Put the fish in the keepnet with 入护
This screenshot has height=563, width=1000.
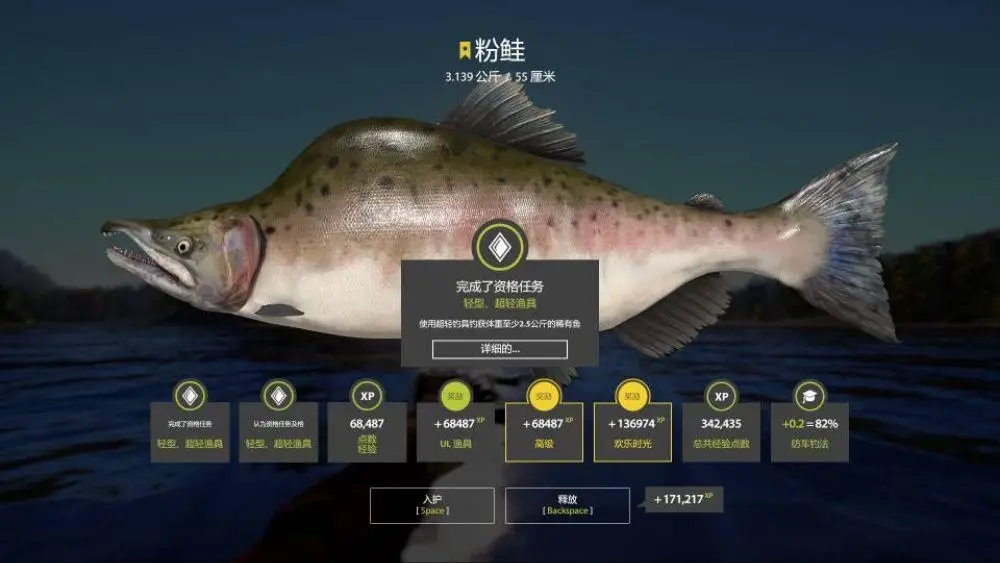point(432,505)
